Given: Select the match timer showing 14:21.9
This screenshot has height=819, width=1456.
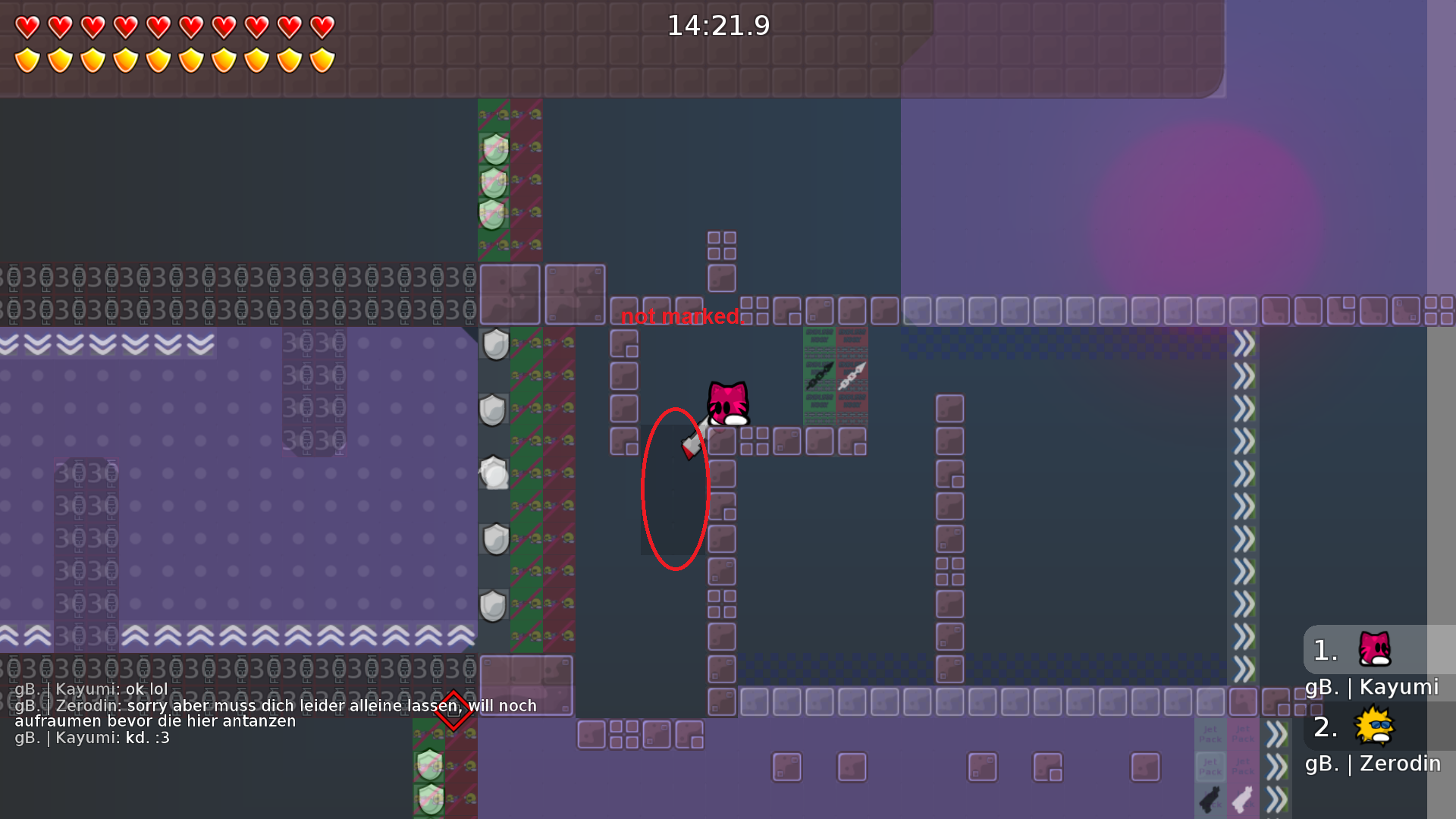Looking at the screenshot, I should point(719,25).
